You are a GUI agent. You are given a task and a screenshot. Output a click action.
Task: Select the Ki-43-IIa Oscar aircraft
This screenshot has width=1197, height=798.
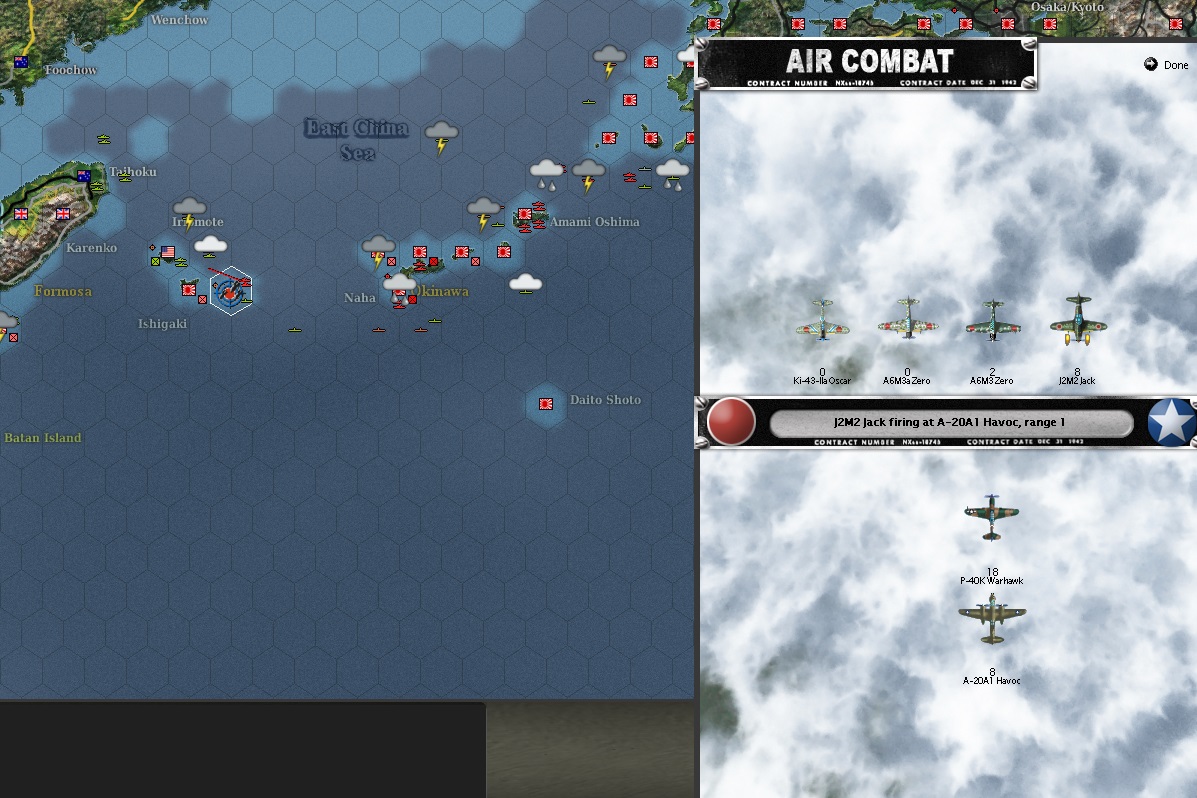[x=822, y=320]
